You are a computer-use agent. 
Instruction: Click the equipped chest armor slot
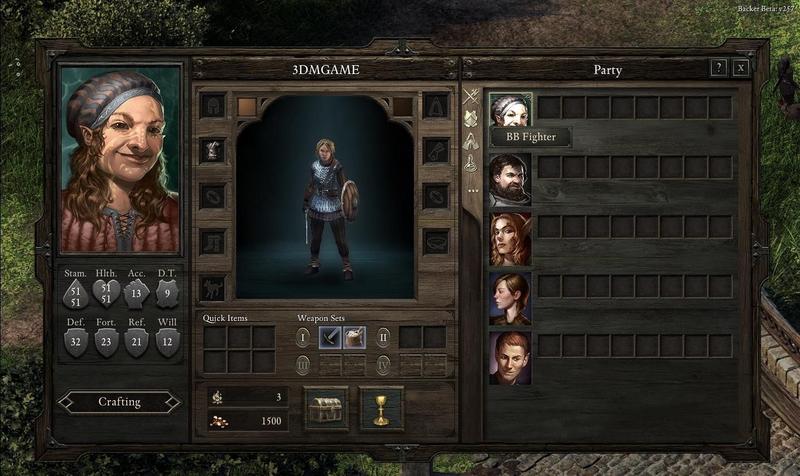(x=212, y=150)
